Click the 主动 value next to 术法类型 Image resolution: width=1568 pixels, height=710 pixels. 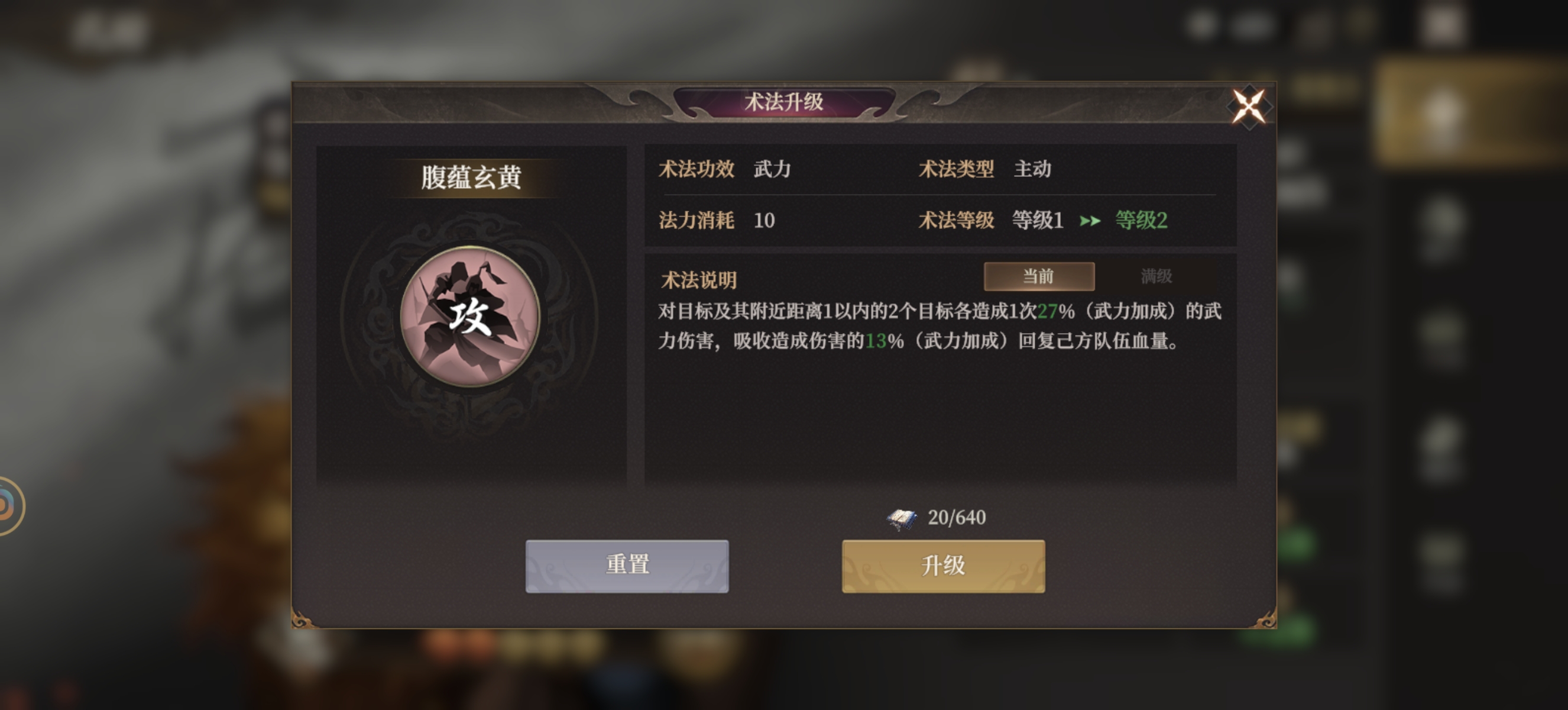point(1034,170)
